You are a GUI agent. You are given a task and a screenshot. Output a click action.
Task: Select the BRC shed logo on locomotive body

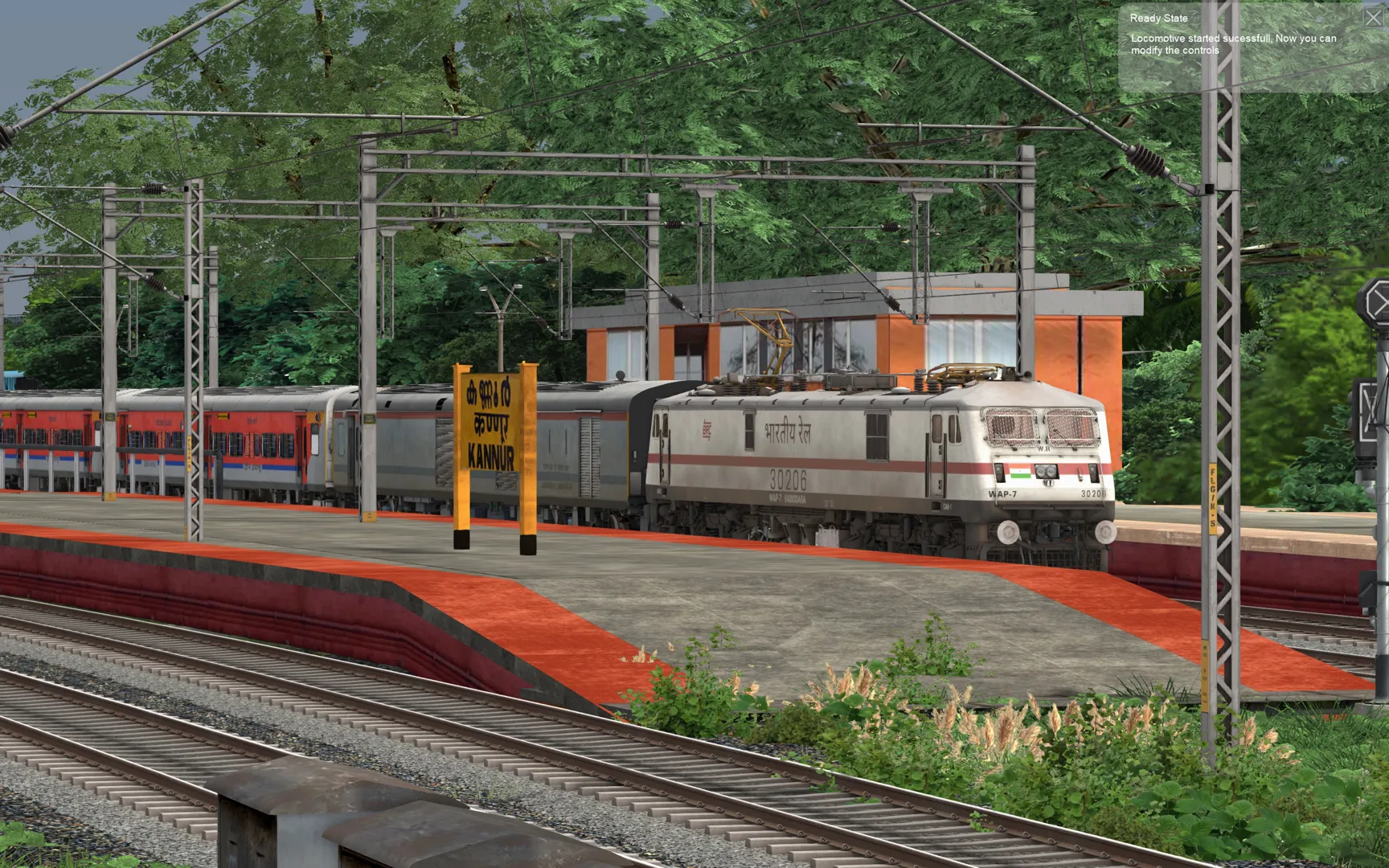coord(707,428)
